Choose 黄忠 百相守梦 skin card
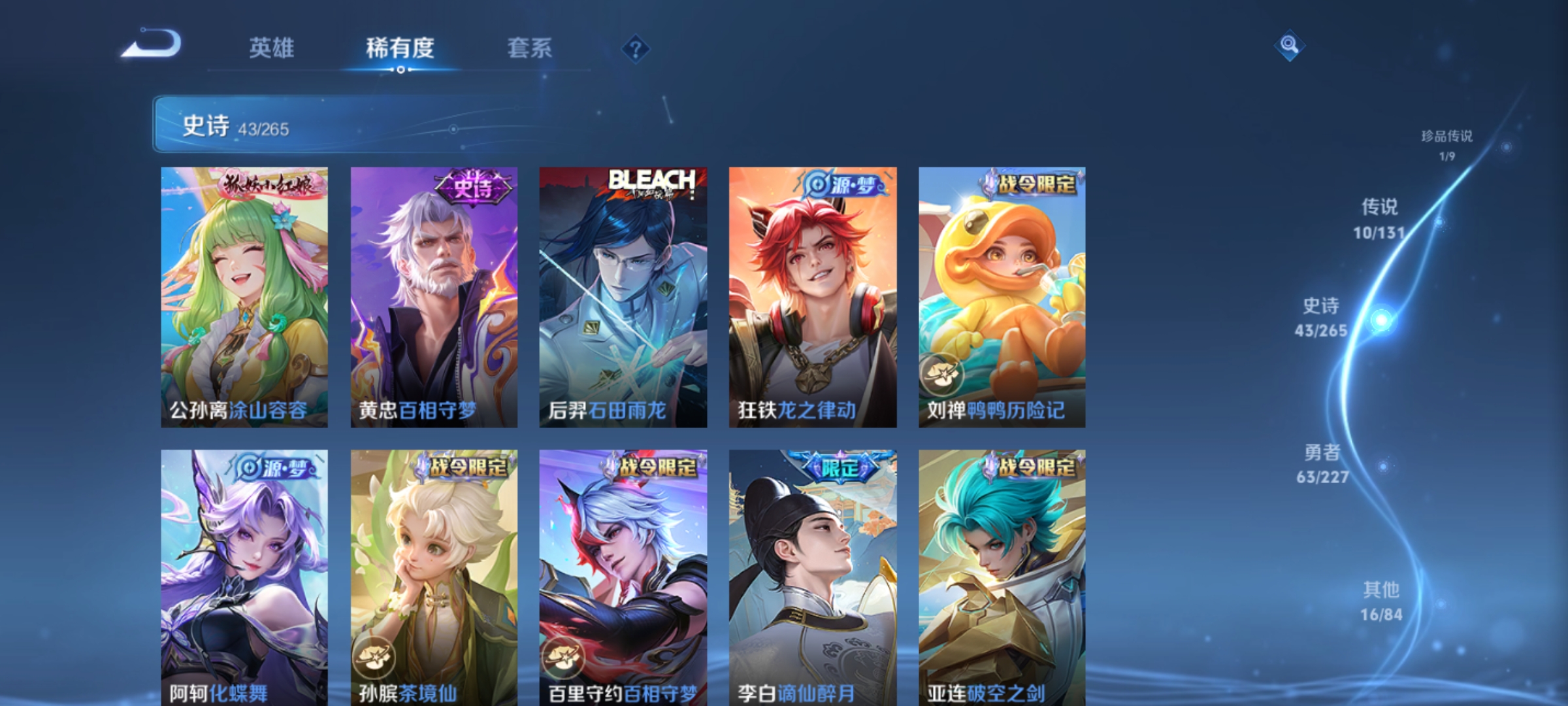 (x=434, y=297)
